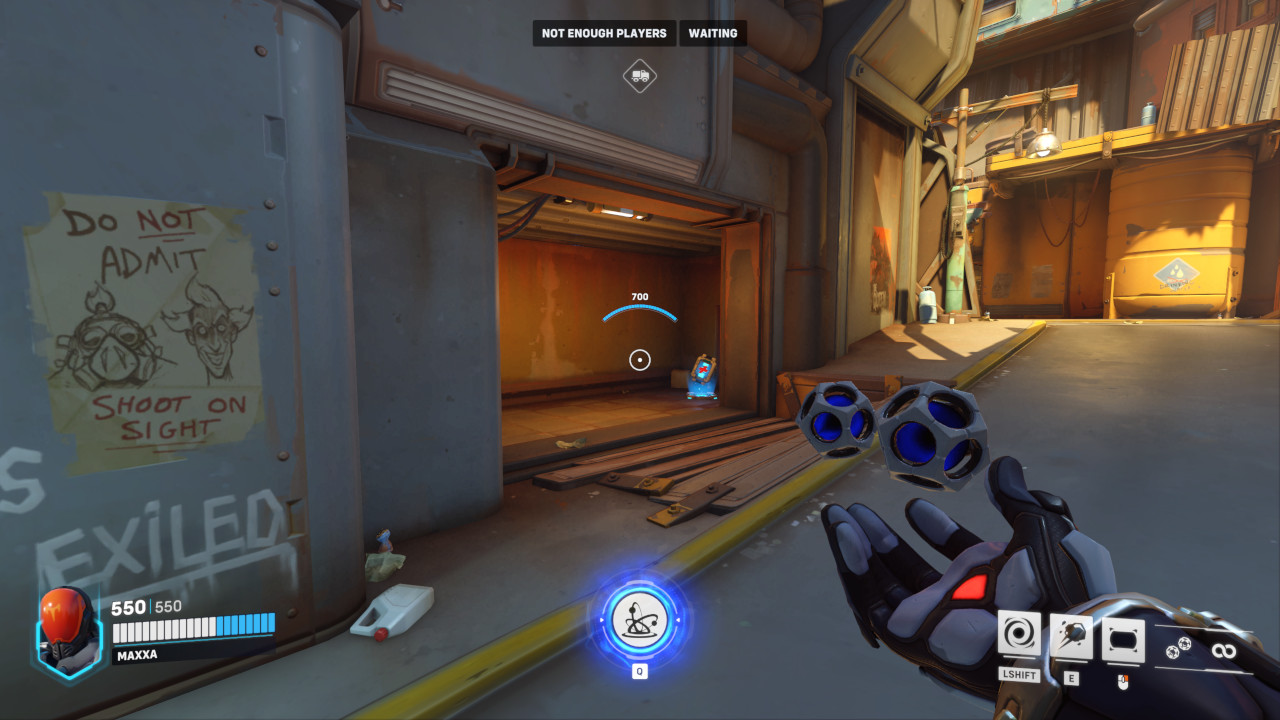Click the Q keybind label

click(x=638, y=671)
